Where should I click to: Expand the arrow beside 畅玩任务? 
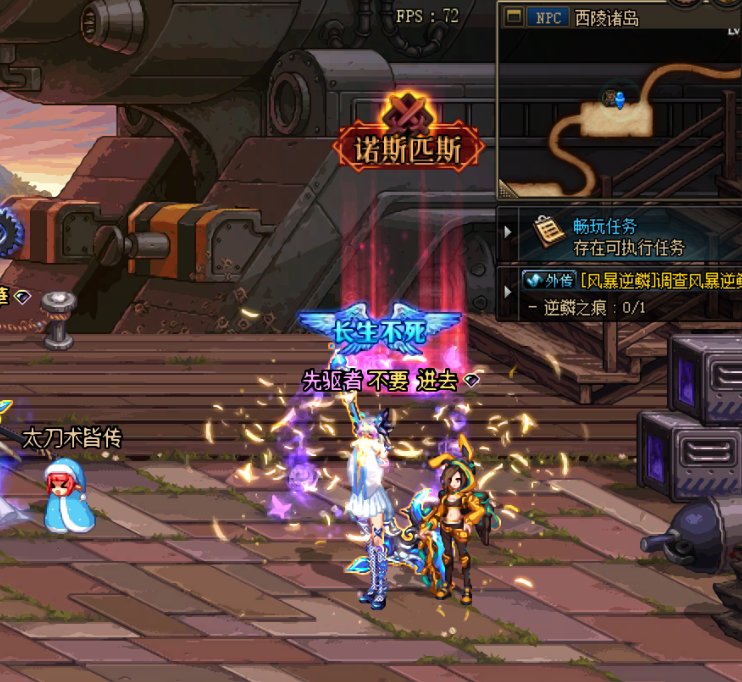508,234
